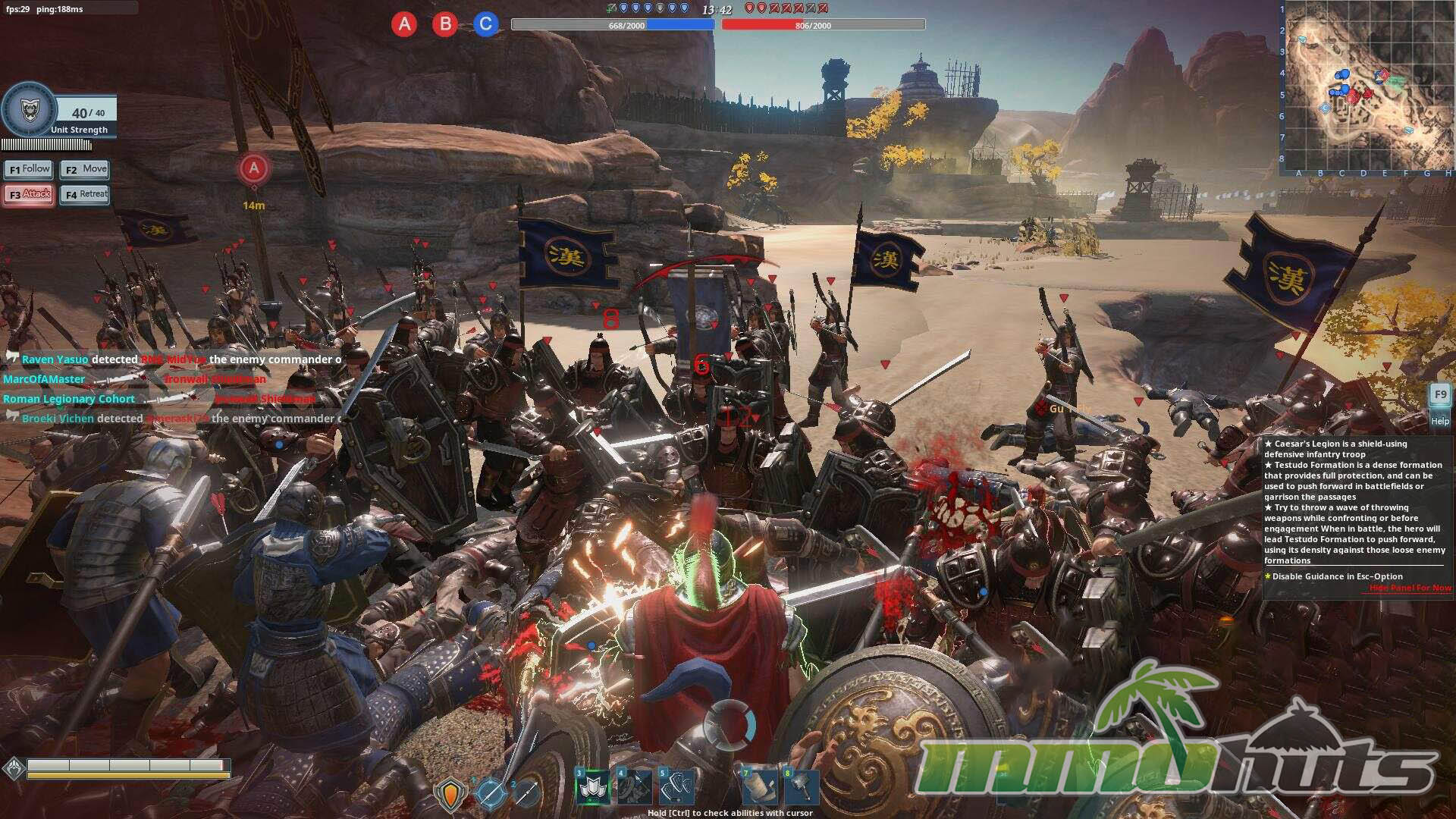This screenshot has height=819, width=1456.
Task: Use the thrust attack skill in slot 2
Action: 526,792
